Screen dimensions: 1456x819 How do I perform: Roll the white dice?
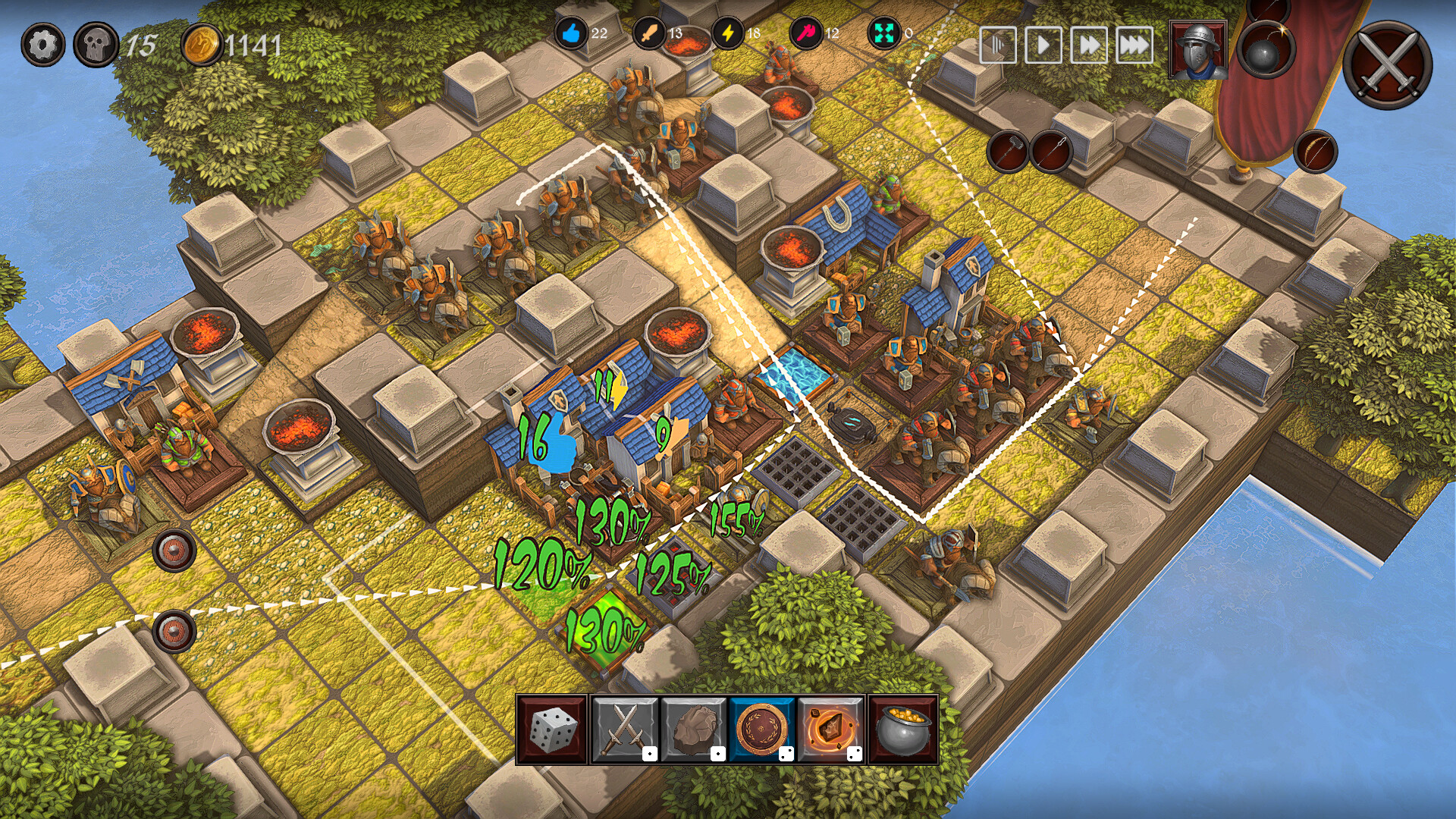[553, 730]
